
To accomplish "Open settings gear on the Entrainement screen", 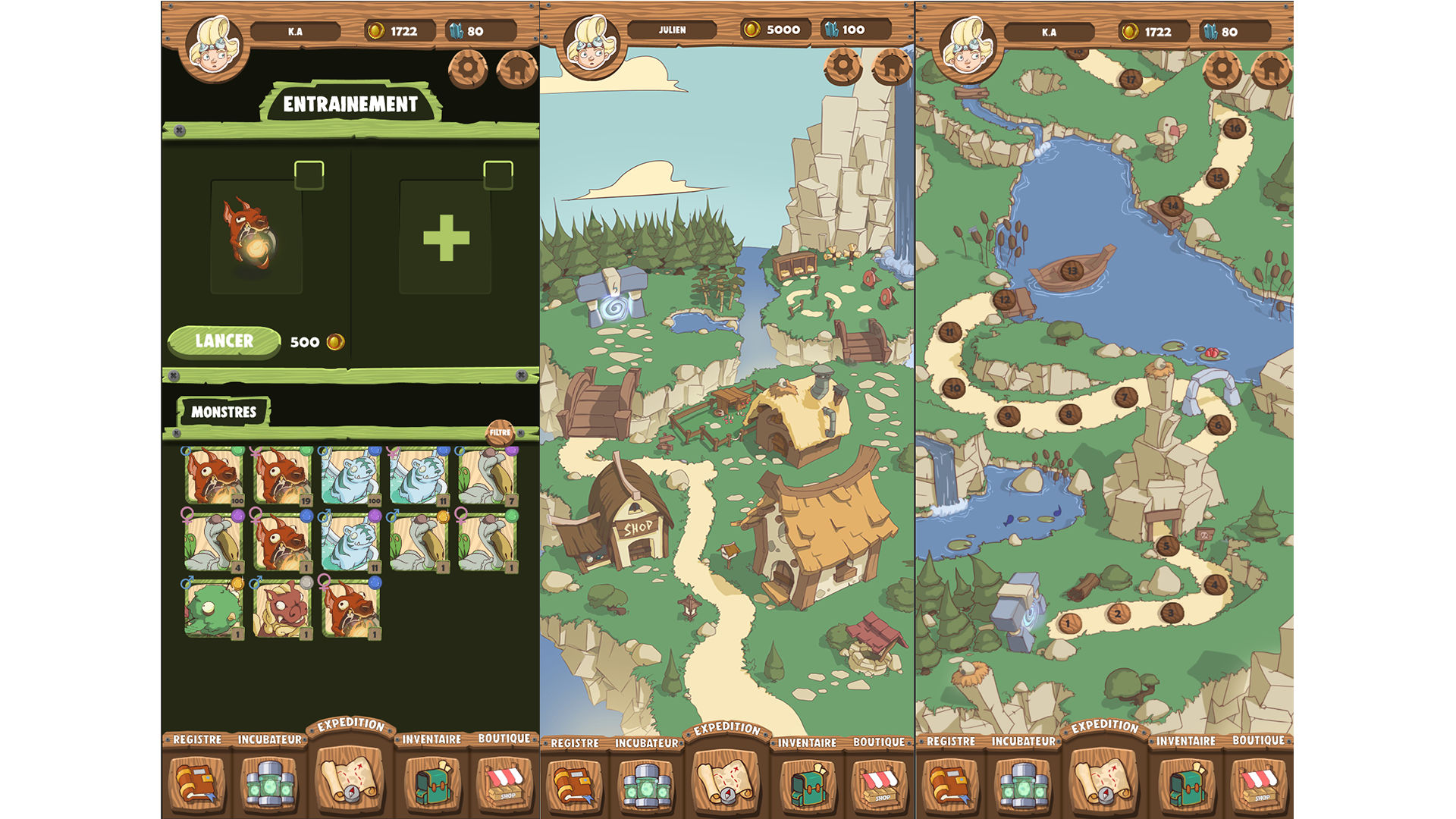I will [468, 68].
